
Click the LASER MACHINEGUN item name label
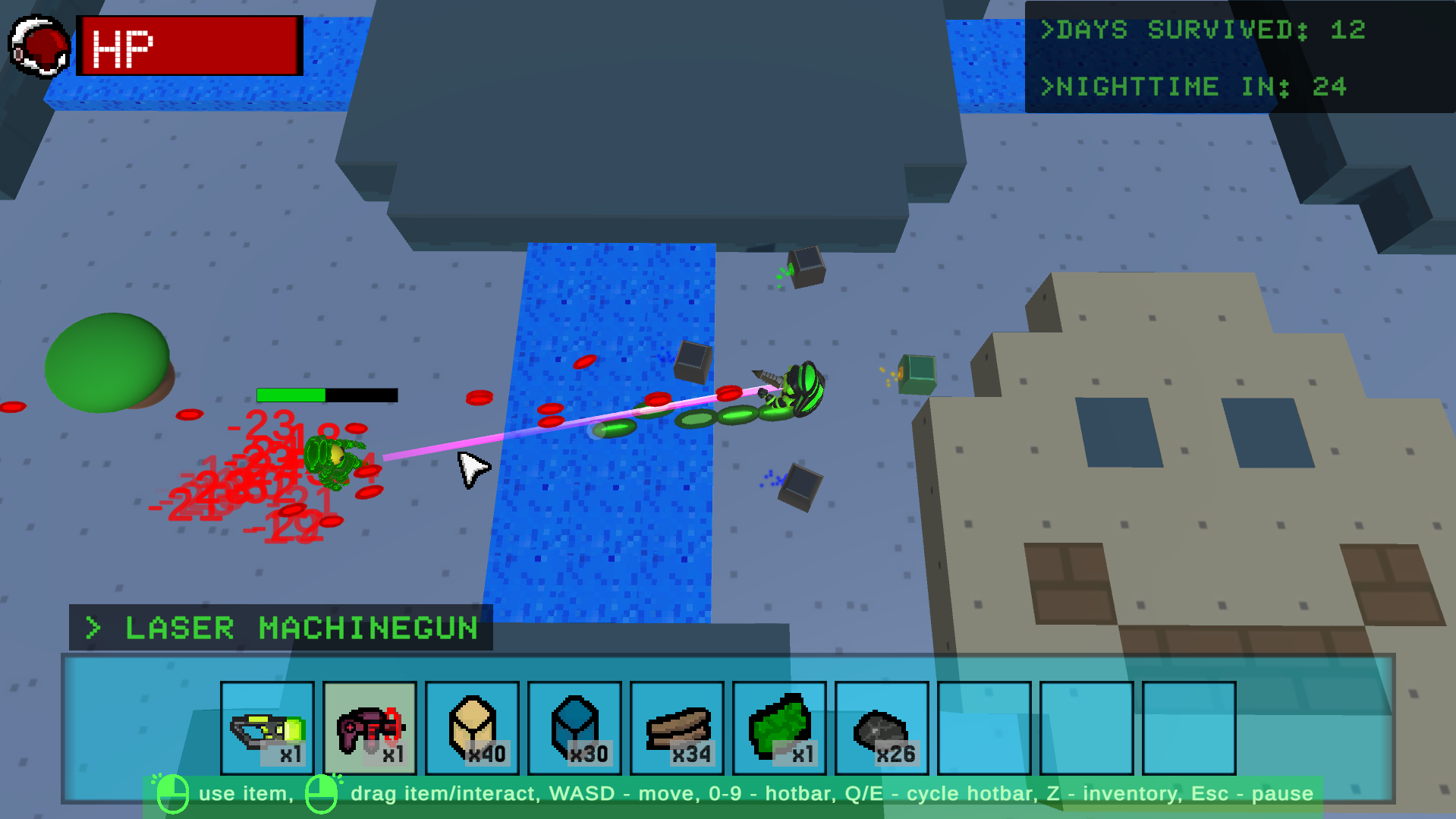300,628
